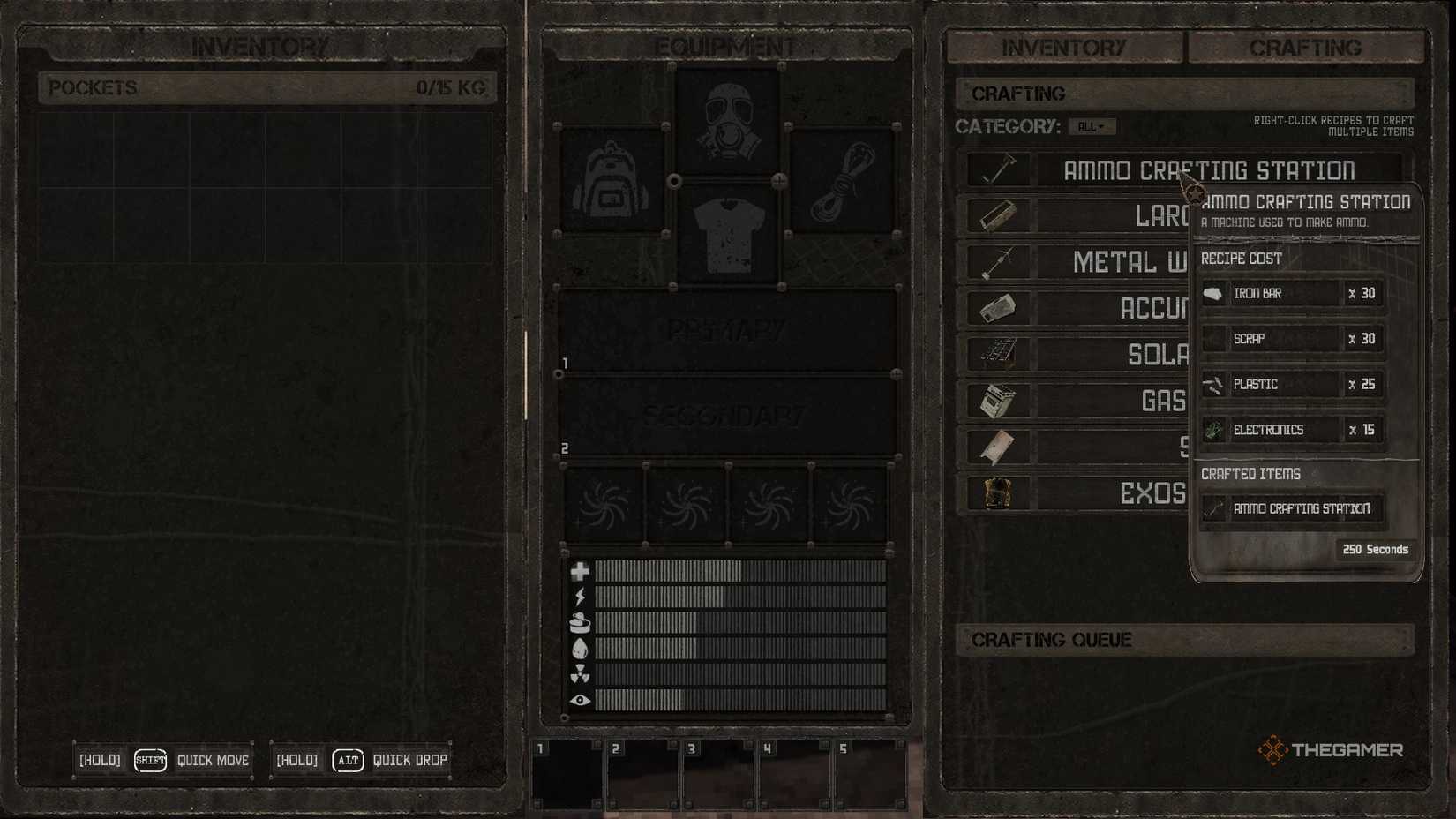Switch to the Inventory tab
The width and height of the screenshot is (1456, 819).
pyautogui.click(x=1063, y=48)
